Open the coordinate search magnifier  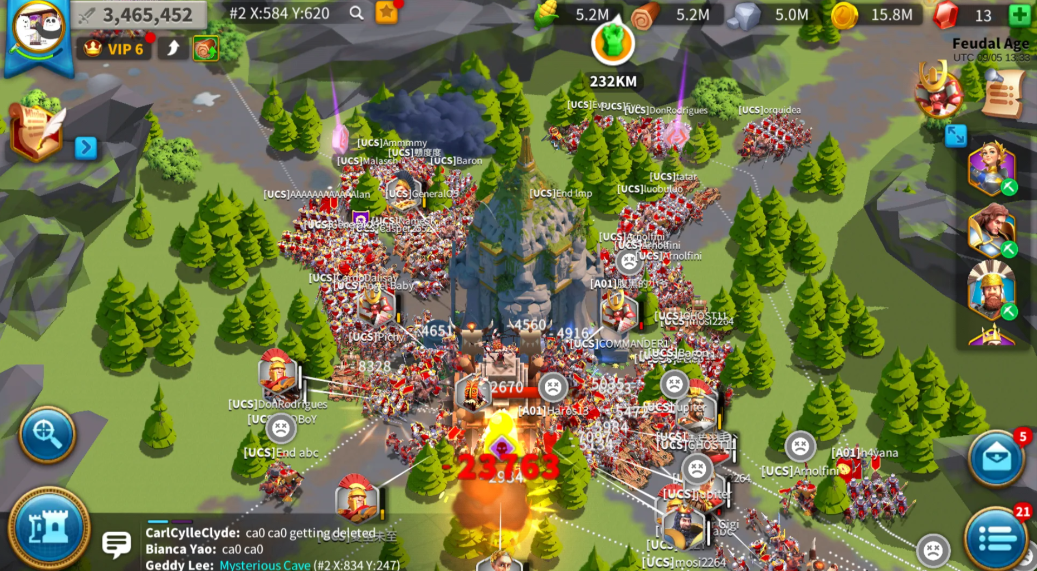tap(356, 13)
